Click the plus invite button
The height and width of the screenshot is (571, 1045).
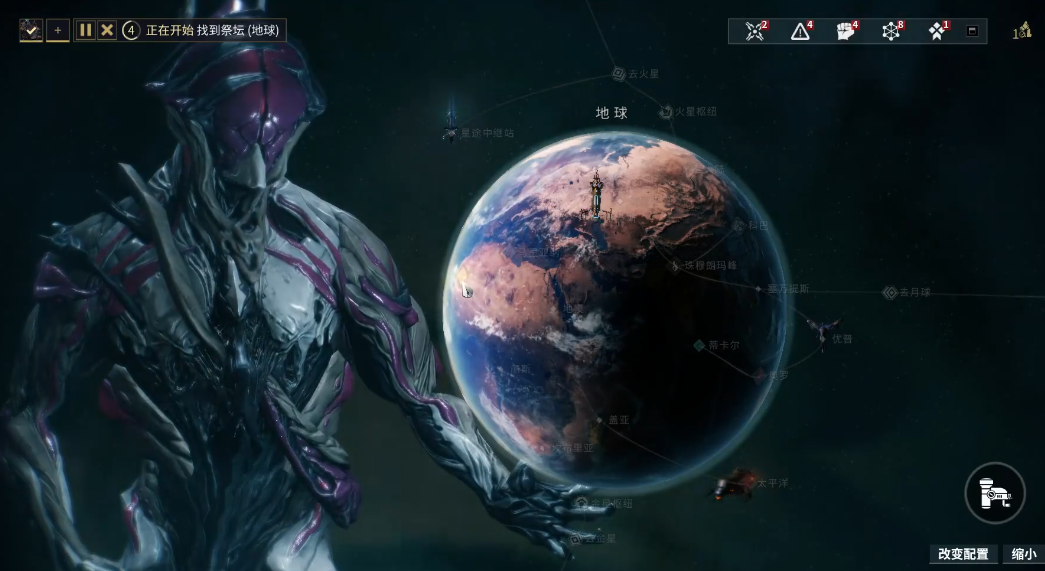[x=58, y=30]
